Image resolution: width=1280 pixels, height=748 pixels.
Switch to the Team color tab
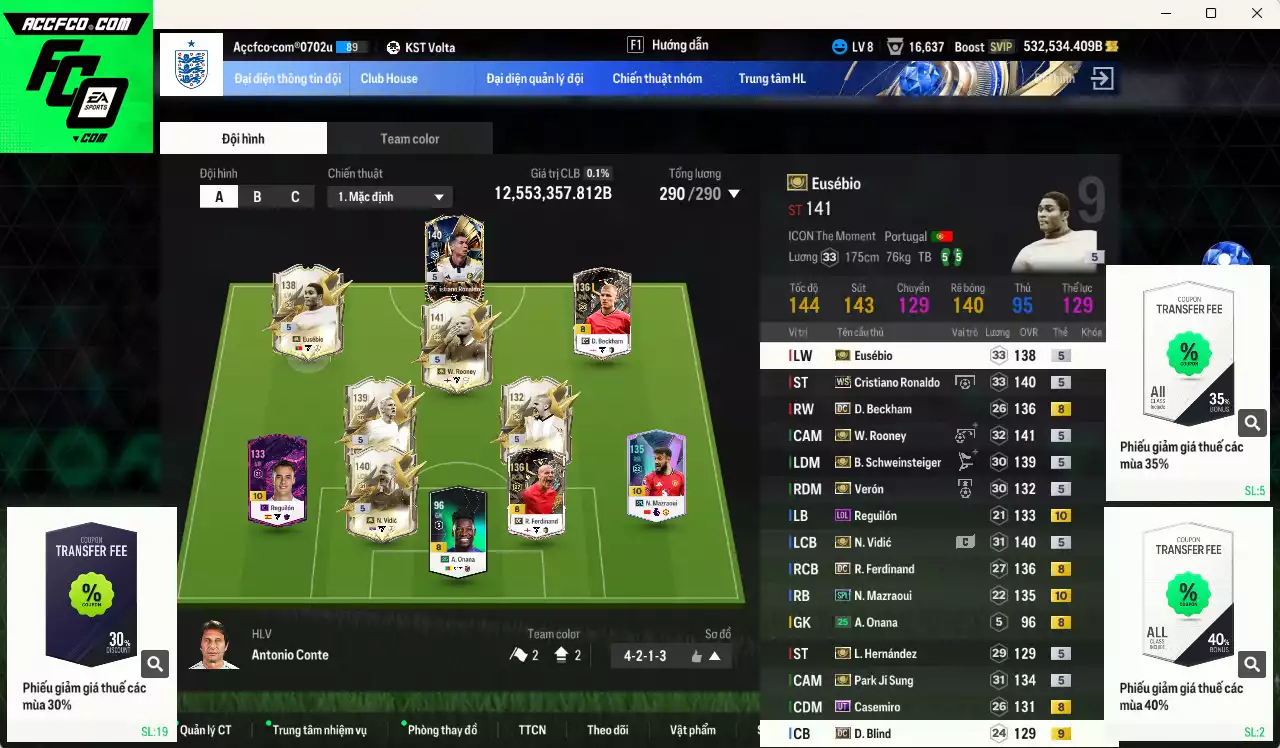[x=410, y=139]
